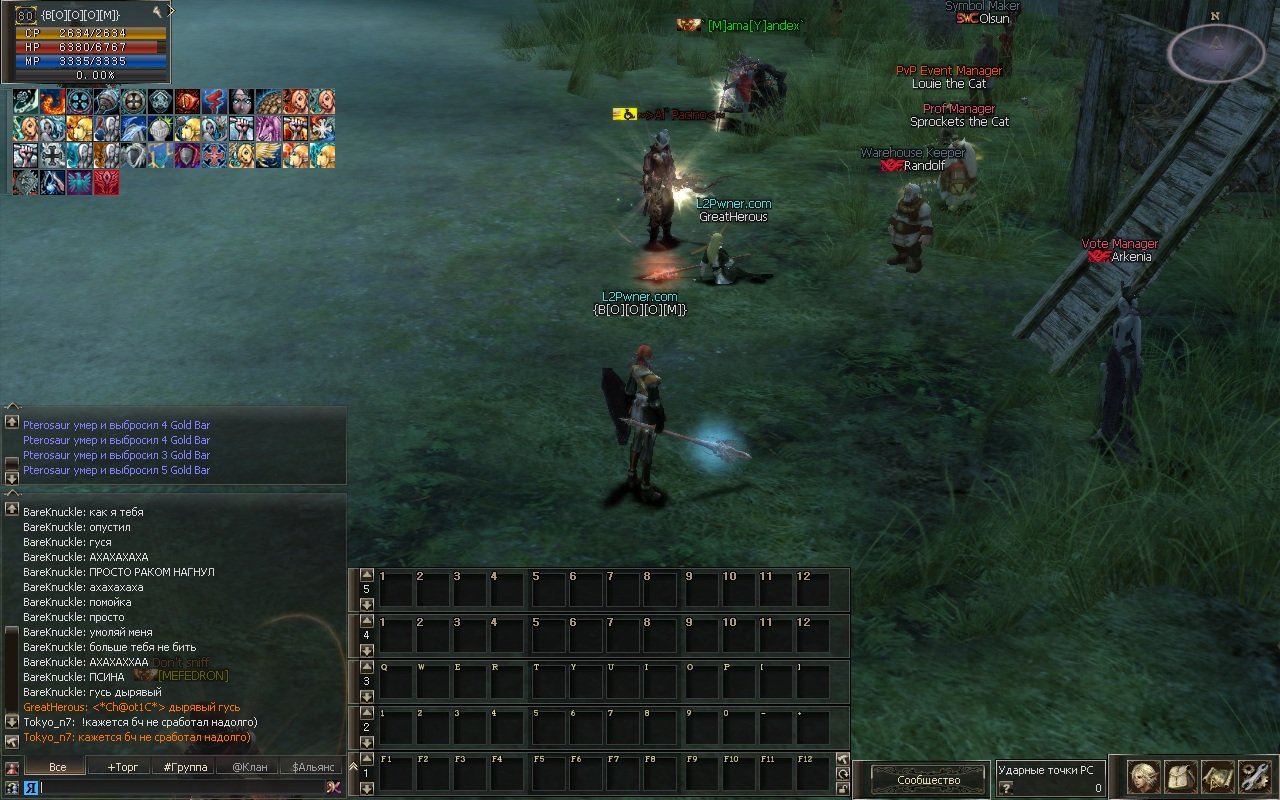1280x800 pixels.
Task: Open the character status portrait icon
Action: (x=1144, y=777)
